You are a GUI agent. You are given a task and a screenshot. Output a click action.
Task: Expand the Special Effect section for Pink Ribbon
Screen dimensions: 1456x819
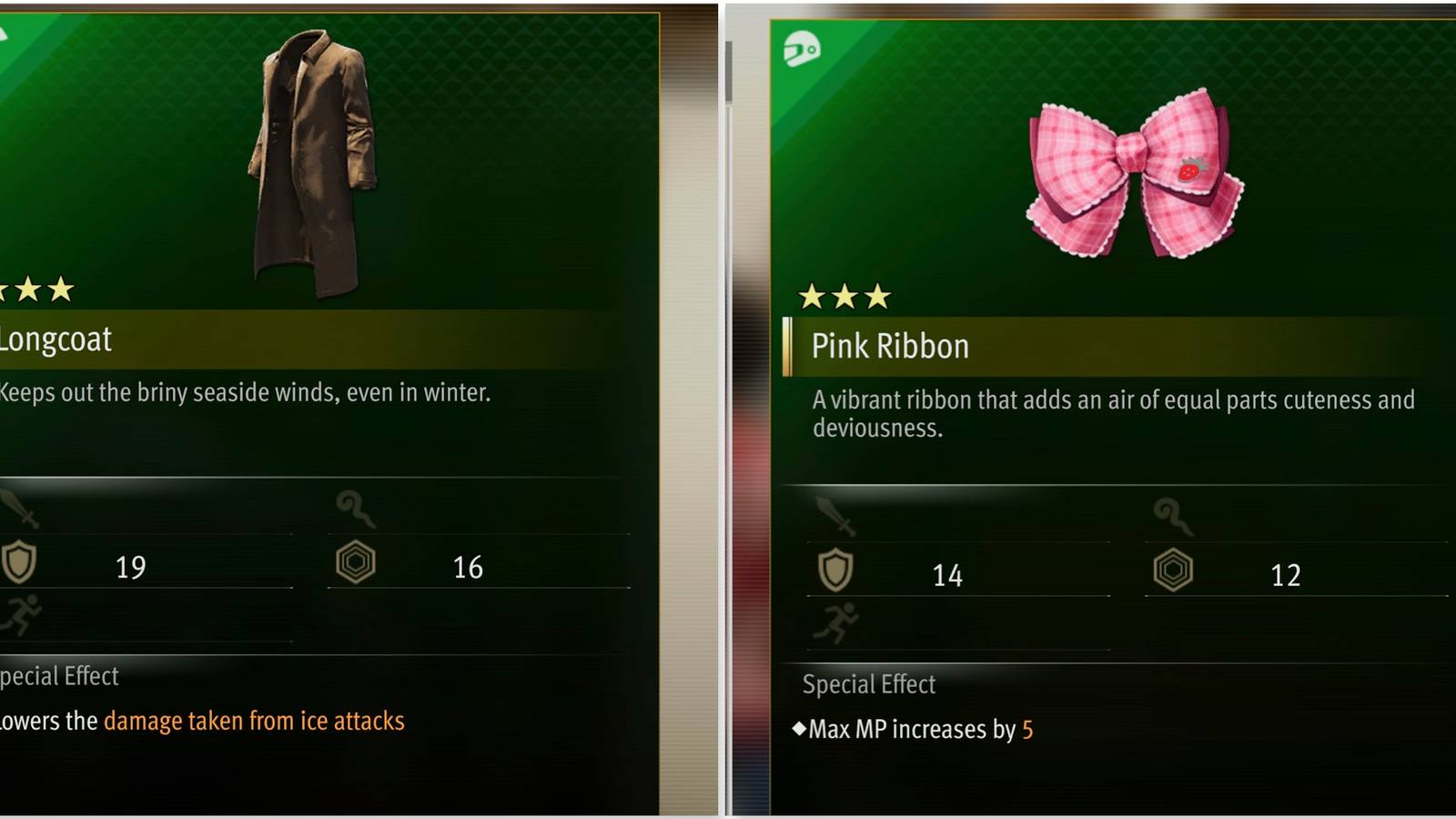click(867, 684)
